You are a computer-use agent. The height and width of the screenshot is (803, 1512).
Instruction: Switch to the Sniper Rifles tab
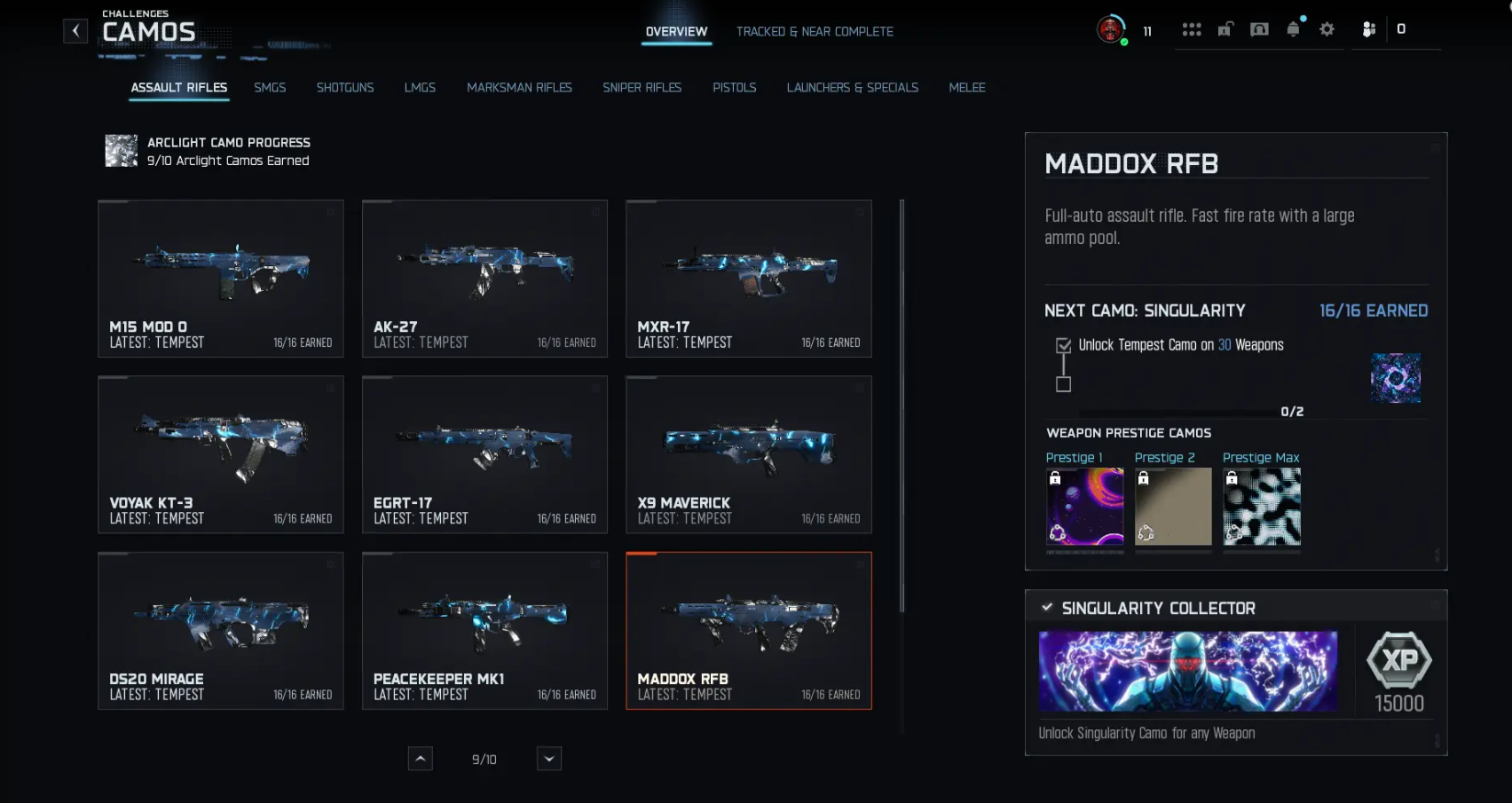tap(642, 87)
